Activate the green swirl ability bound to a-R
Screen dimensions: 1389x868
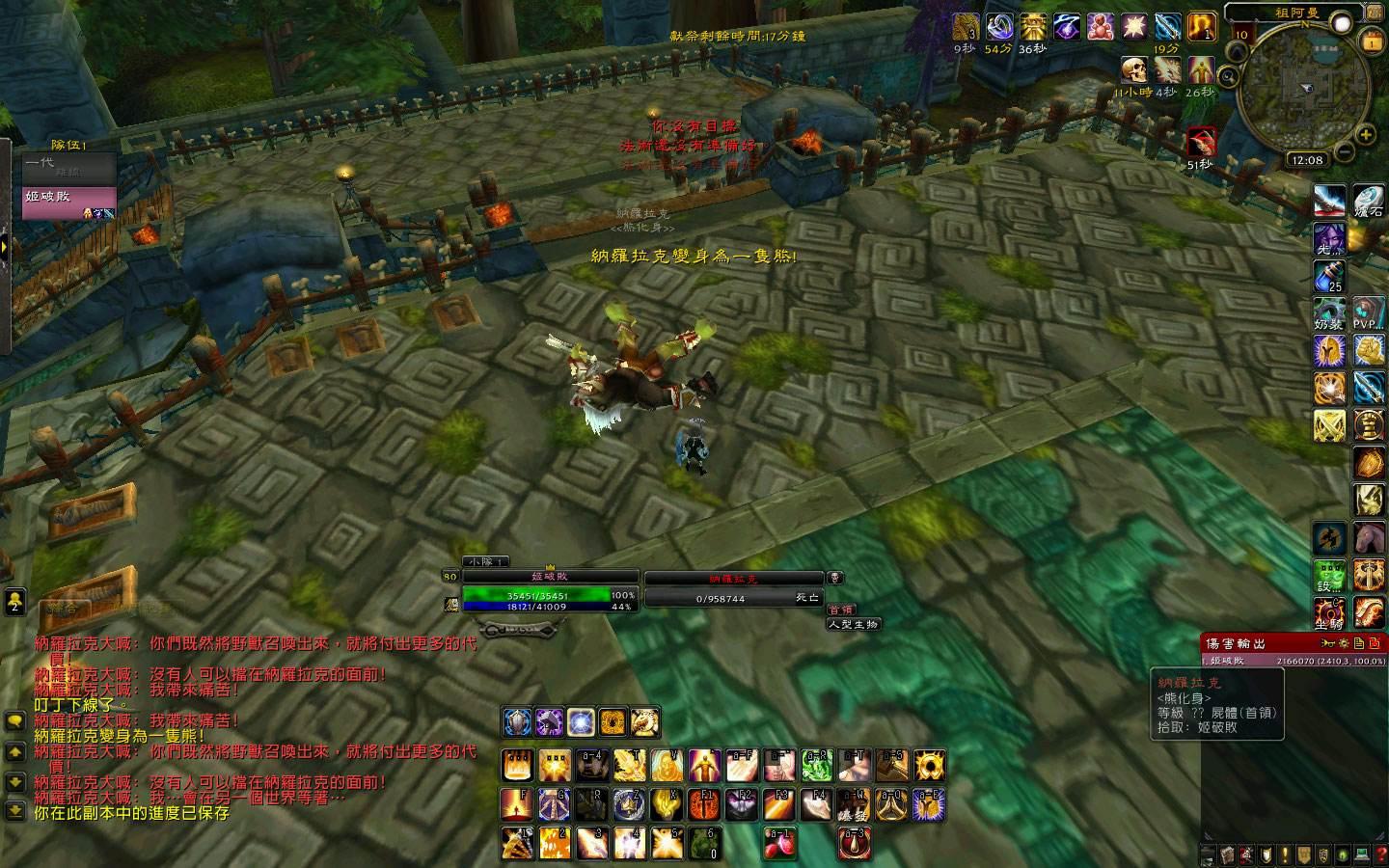click(x=817, y=766)
